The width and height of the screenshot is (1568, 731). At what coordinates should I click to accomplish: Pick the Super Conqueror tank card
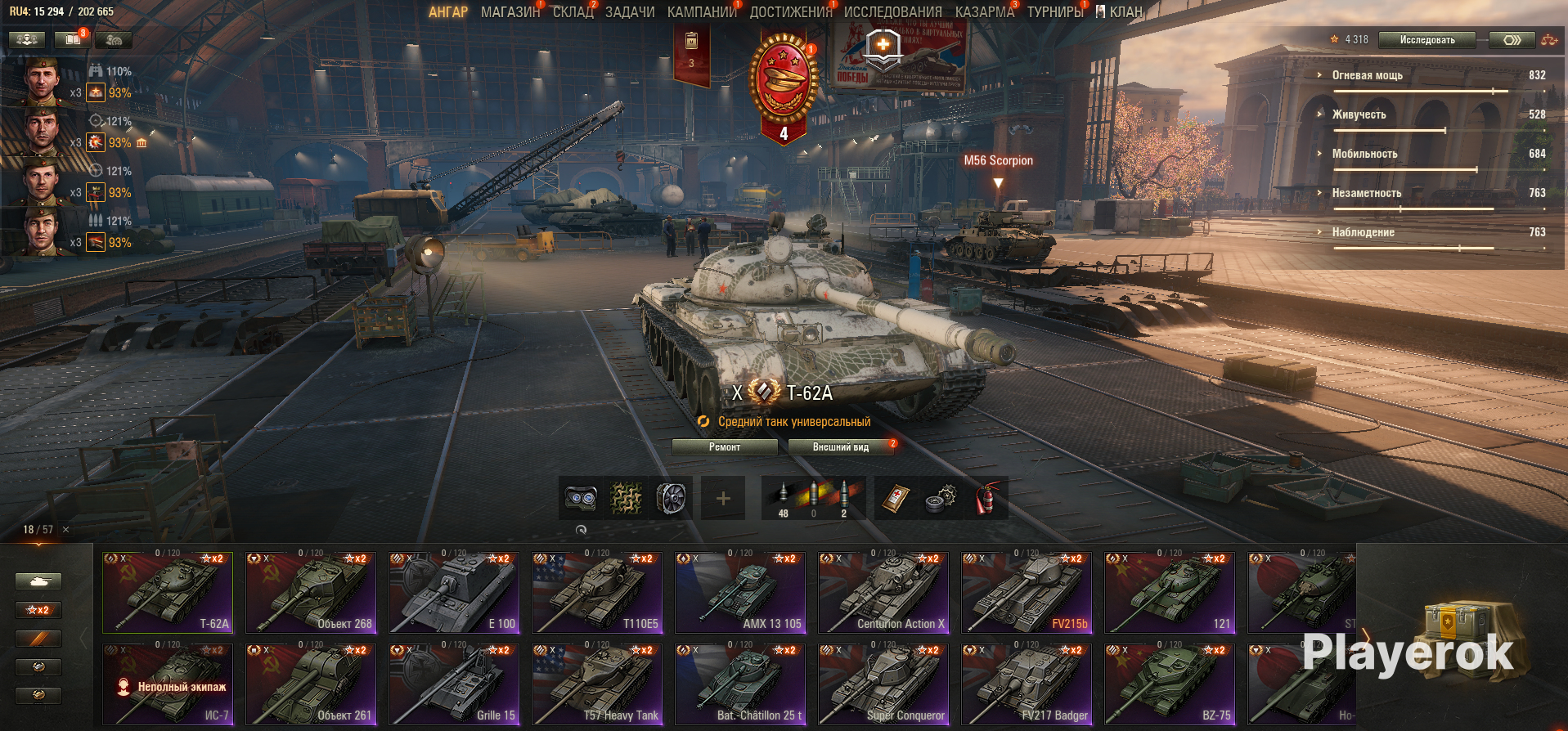883,684
